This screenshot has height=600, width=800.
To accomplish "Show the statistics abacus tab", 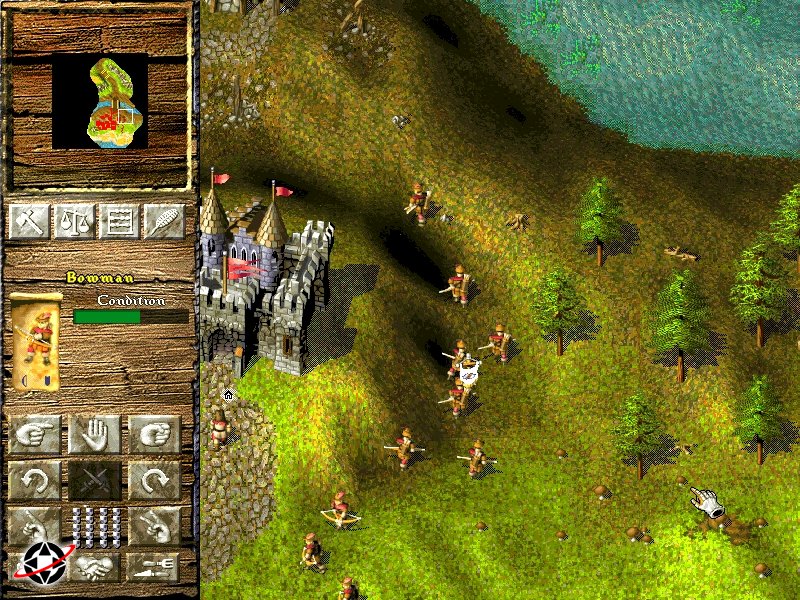I will 118,220.
